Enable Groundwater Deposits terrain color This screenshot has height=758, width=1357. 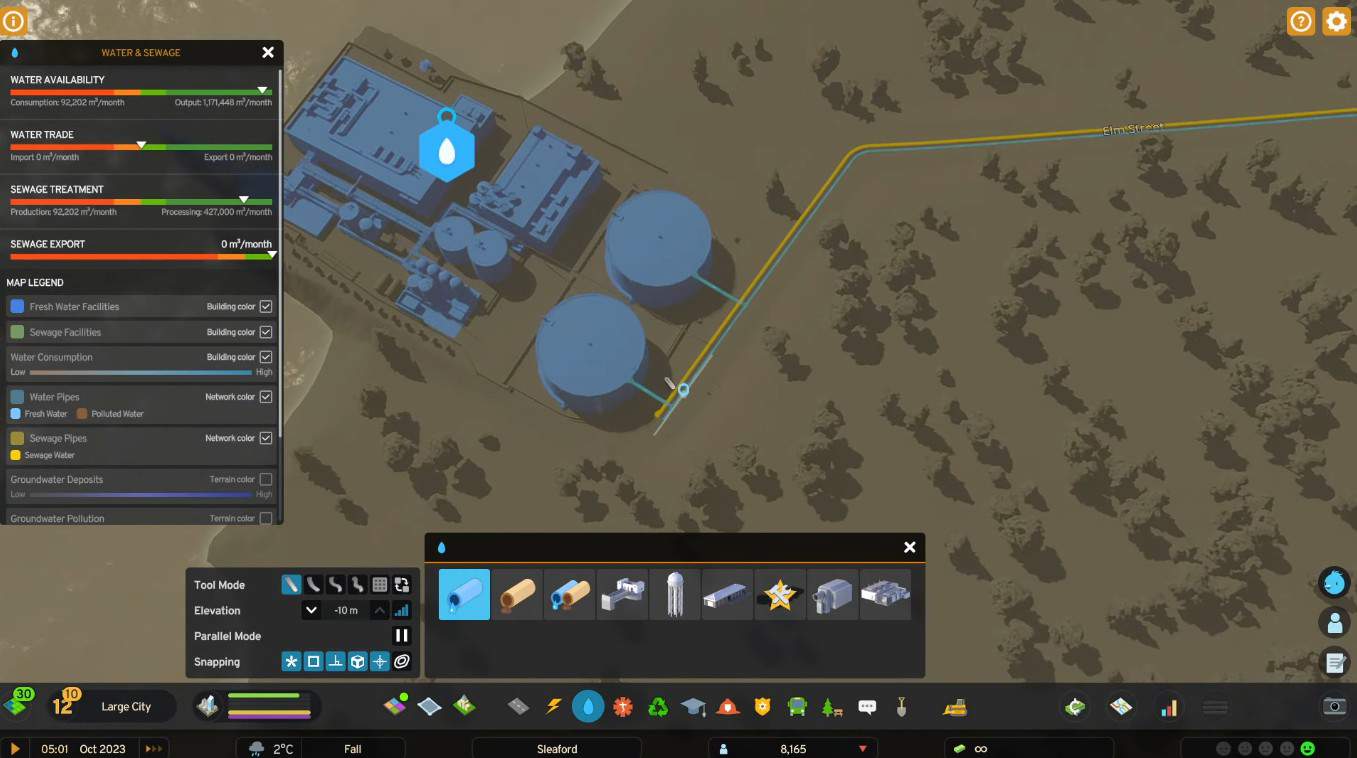[266, 480]
